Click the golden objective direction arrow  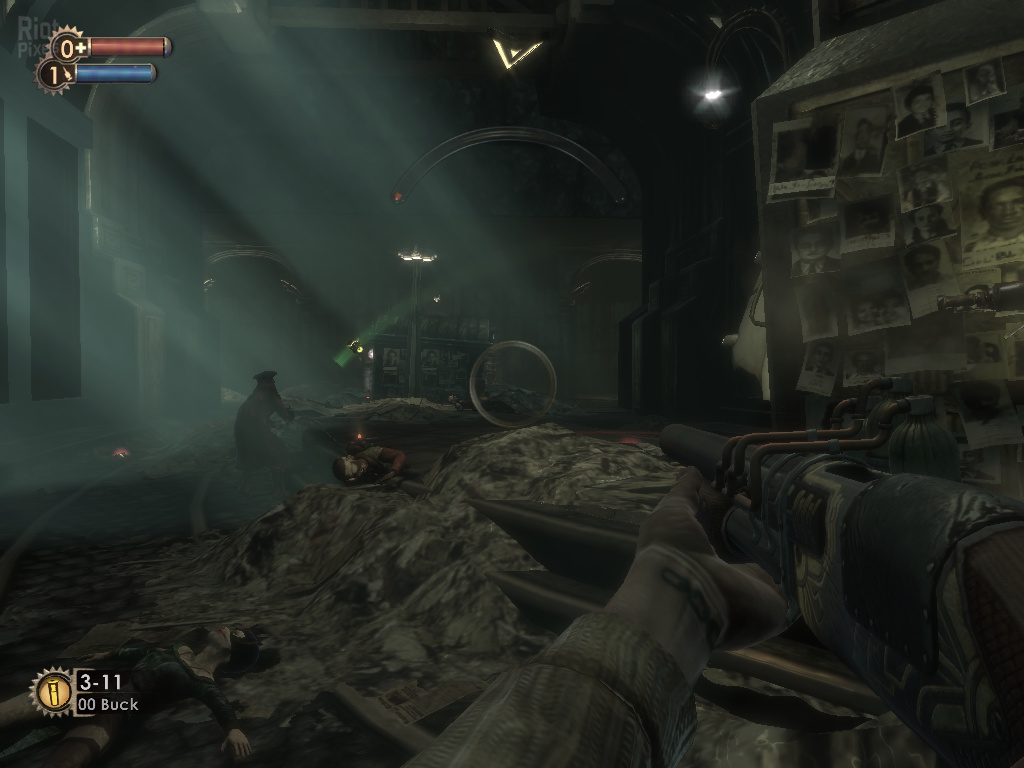tap(515, 51)
